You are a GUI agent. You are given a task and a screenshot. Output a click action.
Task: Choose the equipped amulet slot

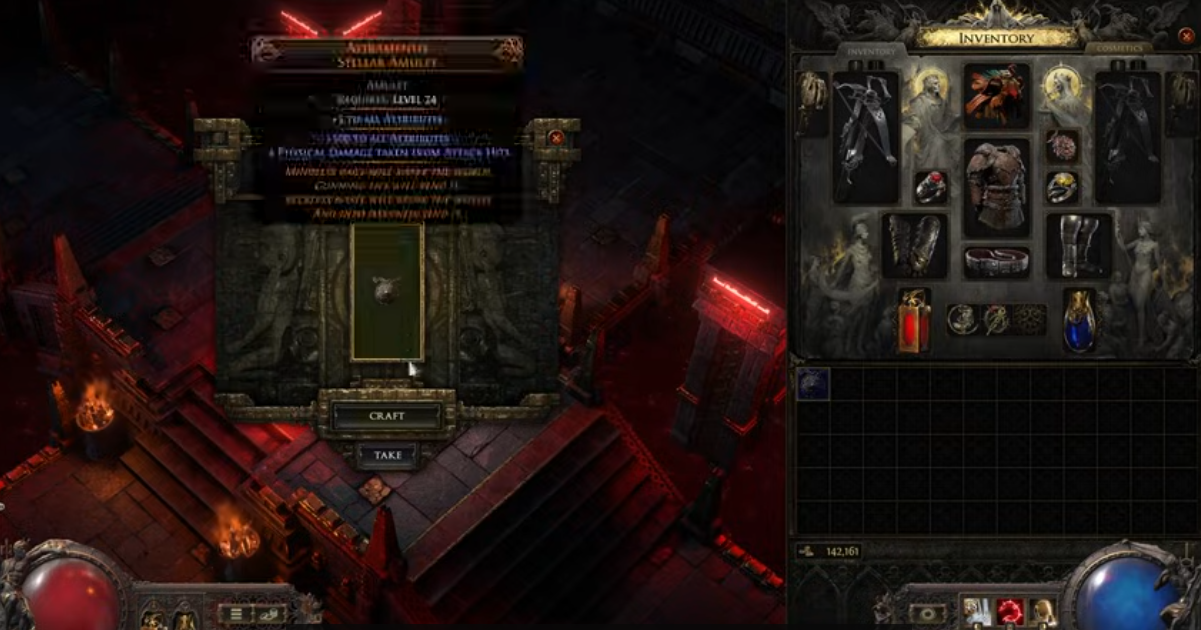pos(1062,146)
